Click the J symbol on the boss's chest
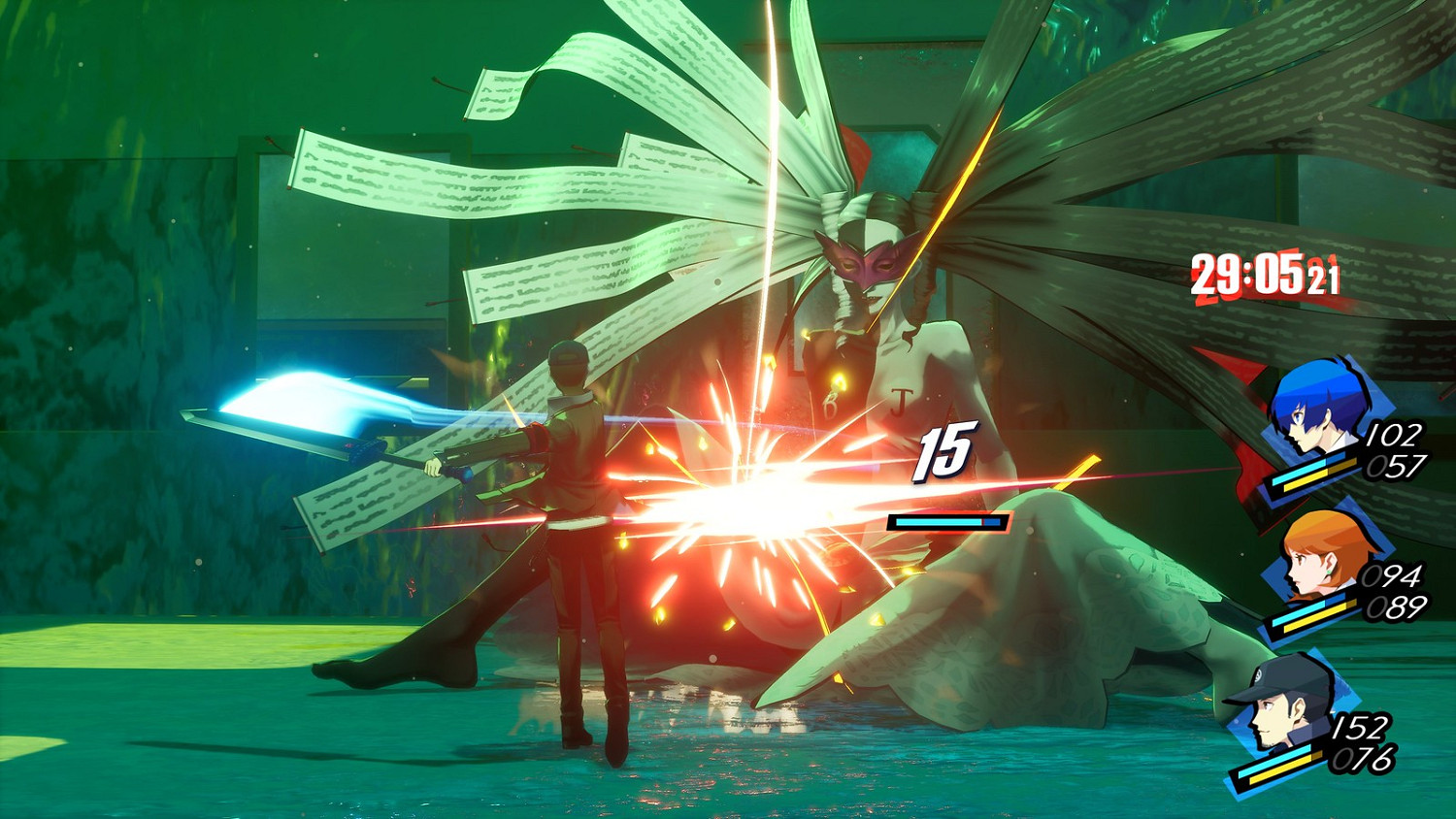The height and width of the screenshot is (819, 1456). 900,401
